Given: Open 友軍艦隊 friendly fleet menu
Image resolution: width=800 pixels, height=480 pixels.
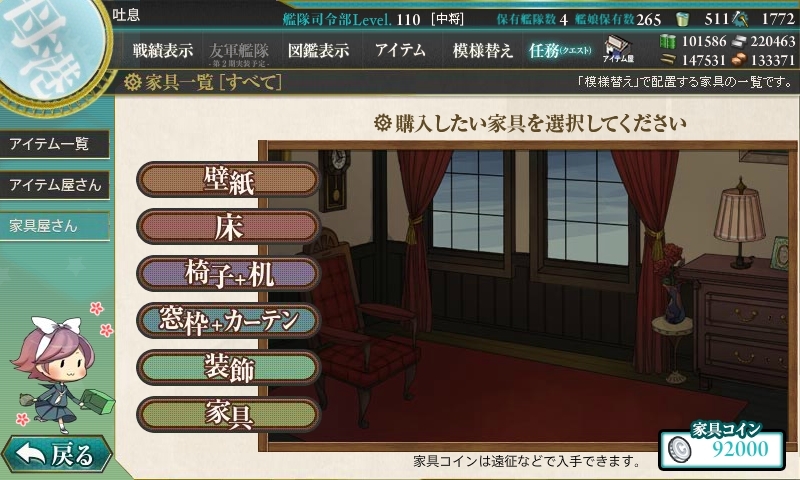Looking at the screenshot, I should click(237, 50).
